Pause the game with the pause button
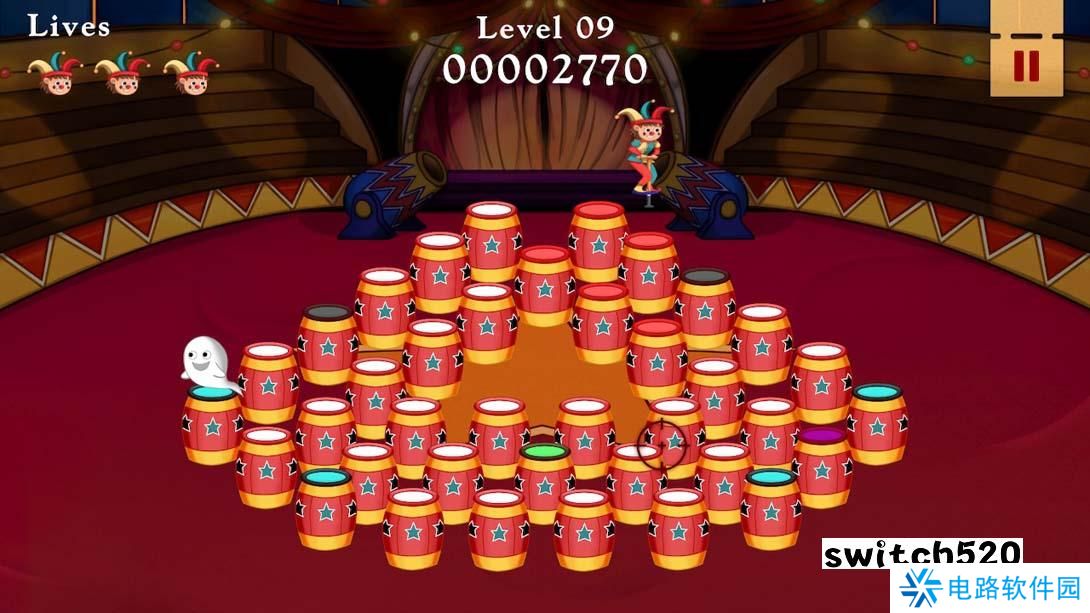The height and width of the screenshot is (613, 1090). point(1026,65)
